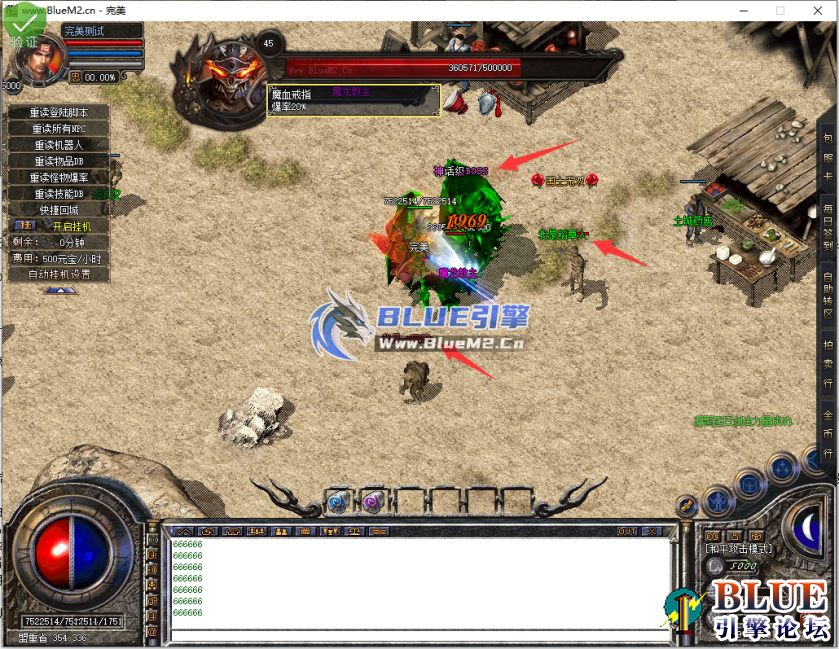Select the 重读机器人 button

(x=58, y=145)
